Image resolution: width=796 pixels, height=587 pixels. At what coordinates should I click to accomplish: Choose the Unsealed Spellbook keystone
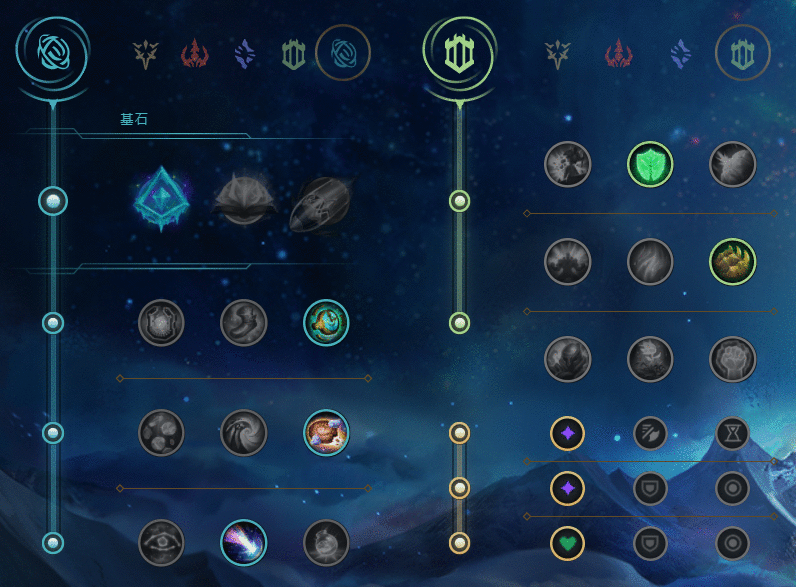[244, 200]
